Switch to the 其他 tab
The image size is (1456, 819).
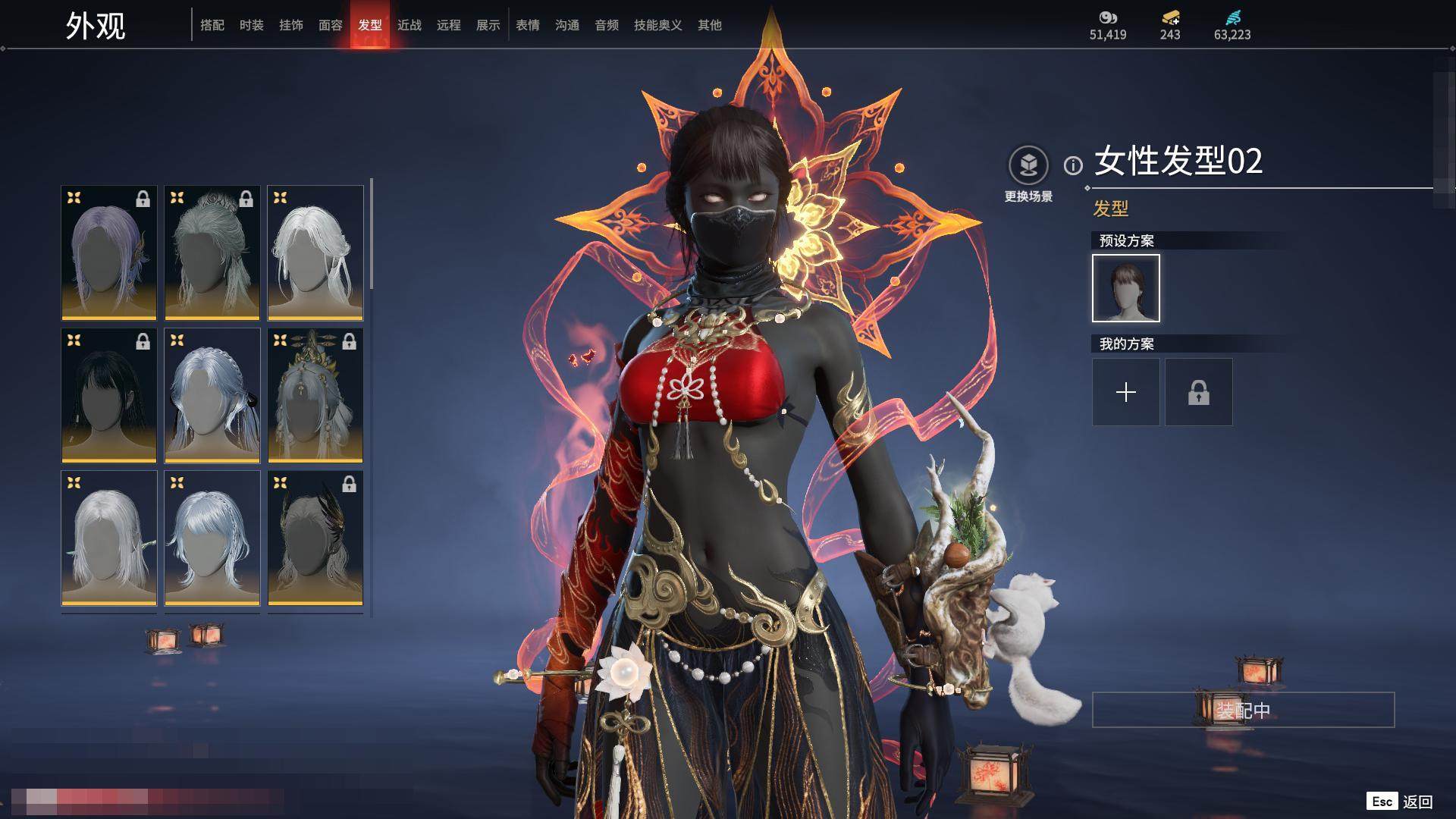(710, 25)
